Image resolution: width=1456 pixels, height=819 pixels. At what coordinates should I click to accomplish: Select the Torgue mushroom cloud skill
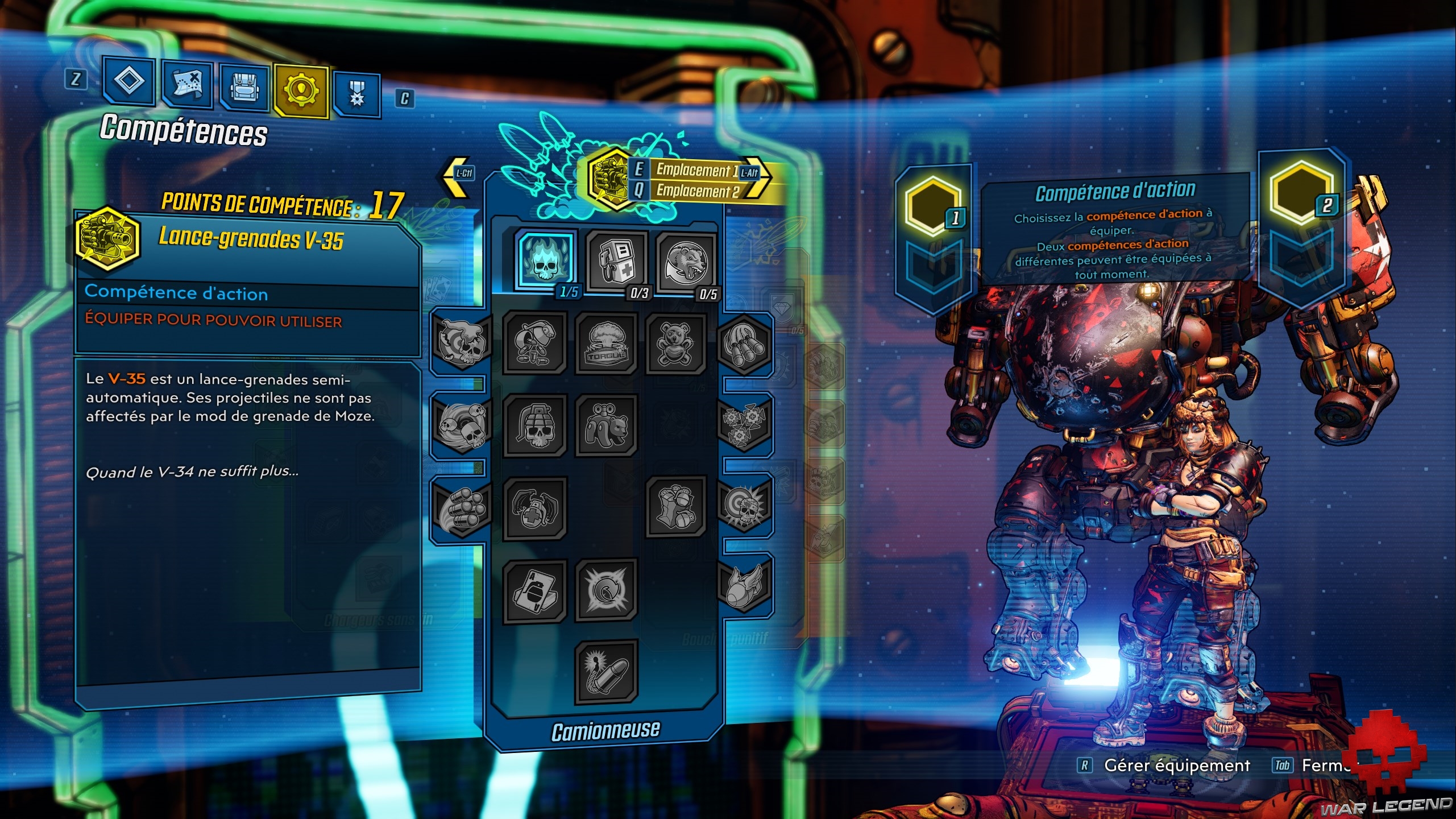click(606, 344)
